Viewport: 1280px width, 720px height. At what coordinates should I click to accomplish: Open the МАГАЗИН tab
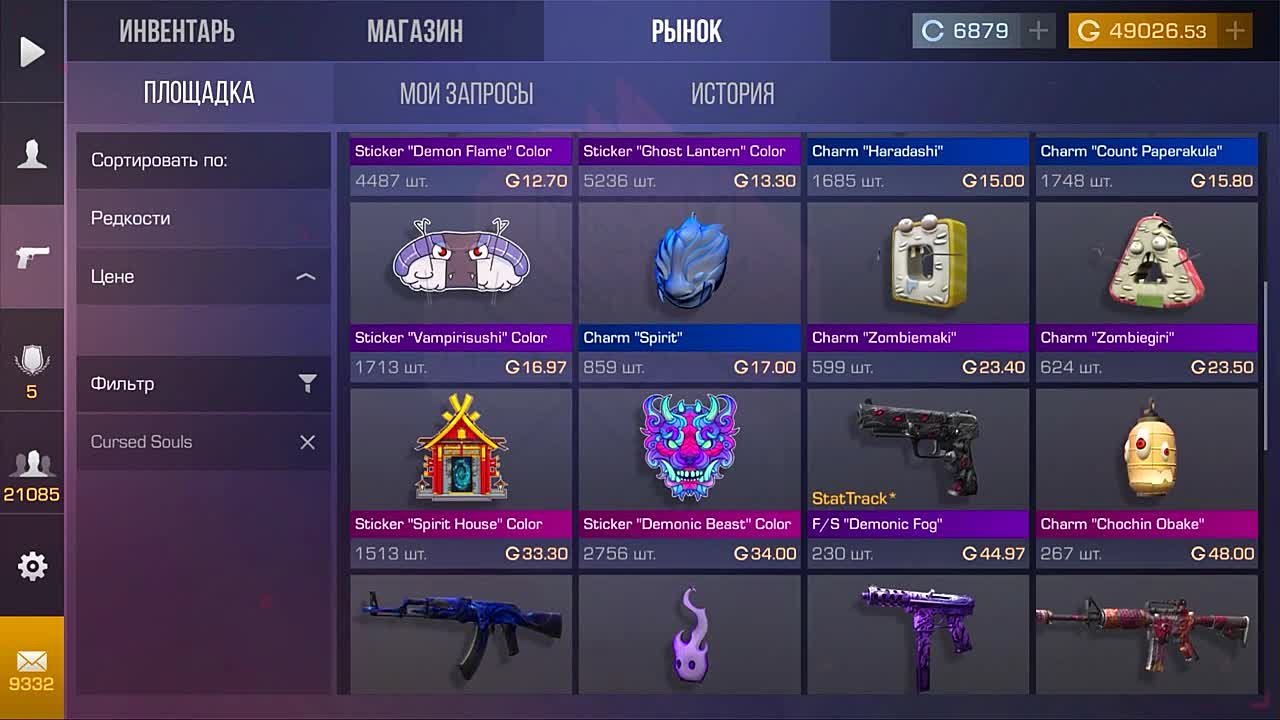point(414,31)
